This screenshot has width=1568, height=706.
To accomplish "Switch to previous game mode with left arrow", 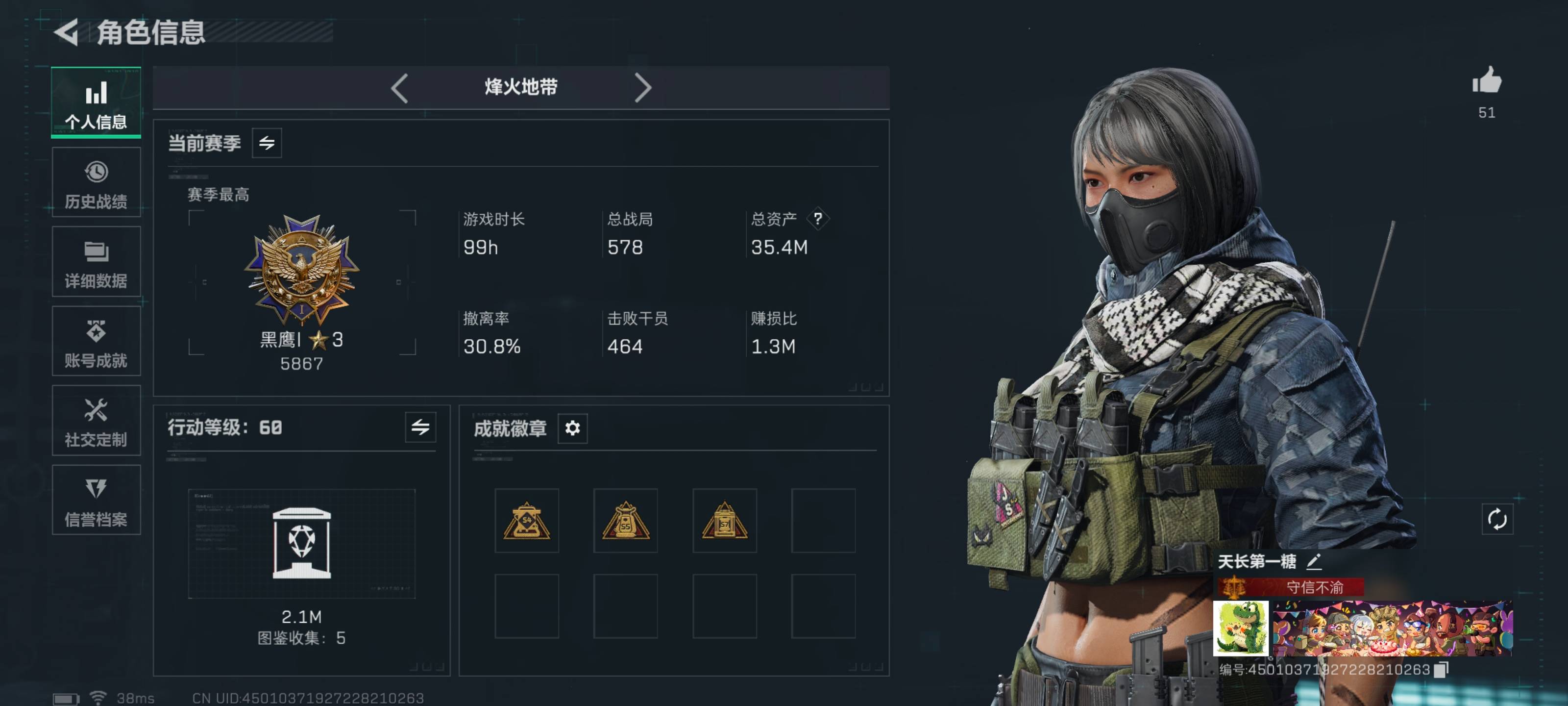I will pyautogui.click(x=399, y=88).
